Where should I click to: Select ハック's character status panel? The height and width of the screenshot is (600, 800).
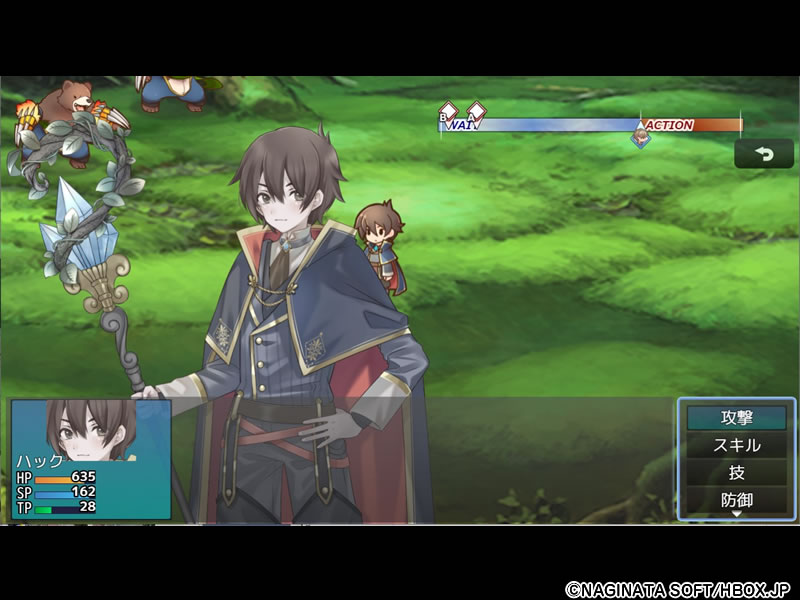click(91, 459)
